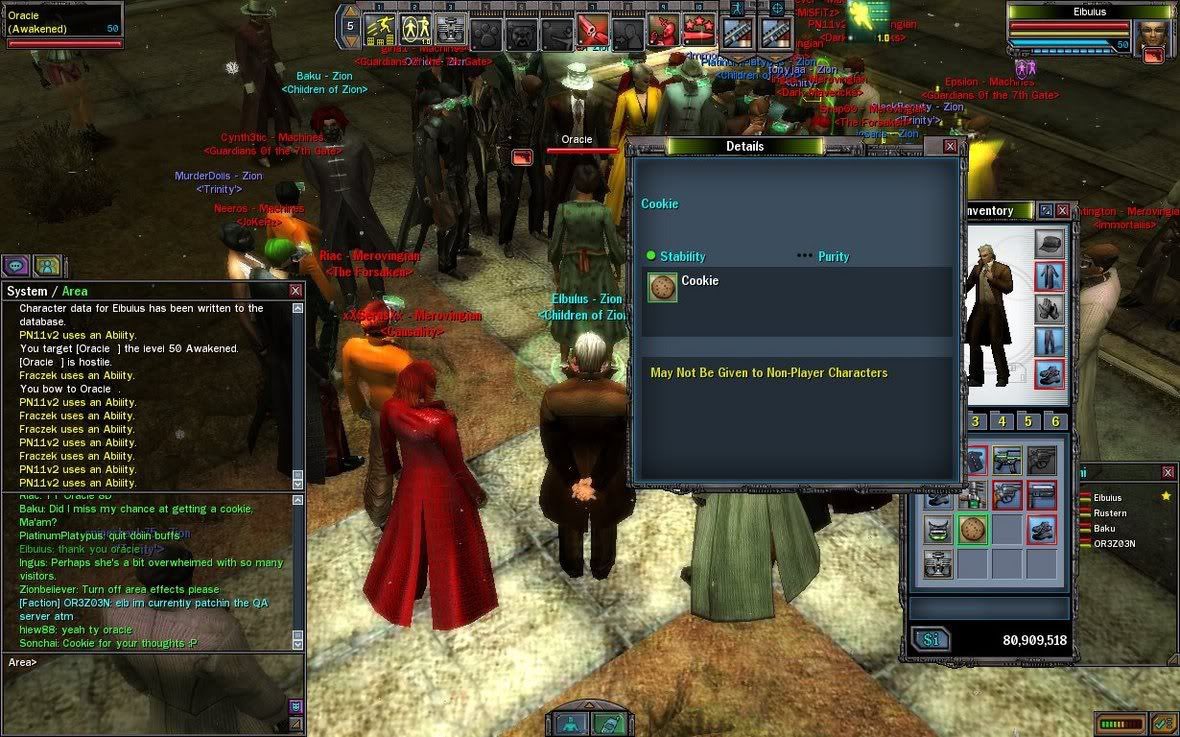Switch to inventory tab 4
This screenshot has width=1180, height=737.
click(1002, 421)
